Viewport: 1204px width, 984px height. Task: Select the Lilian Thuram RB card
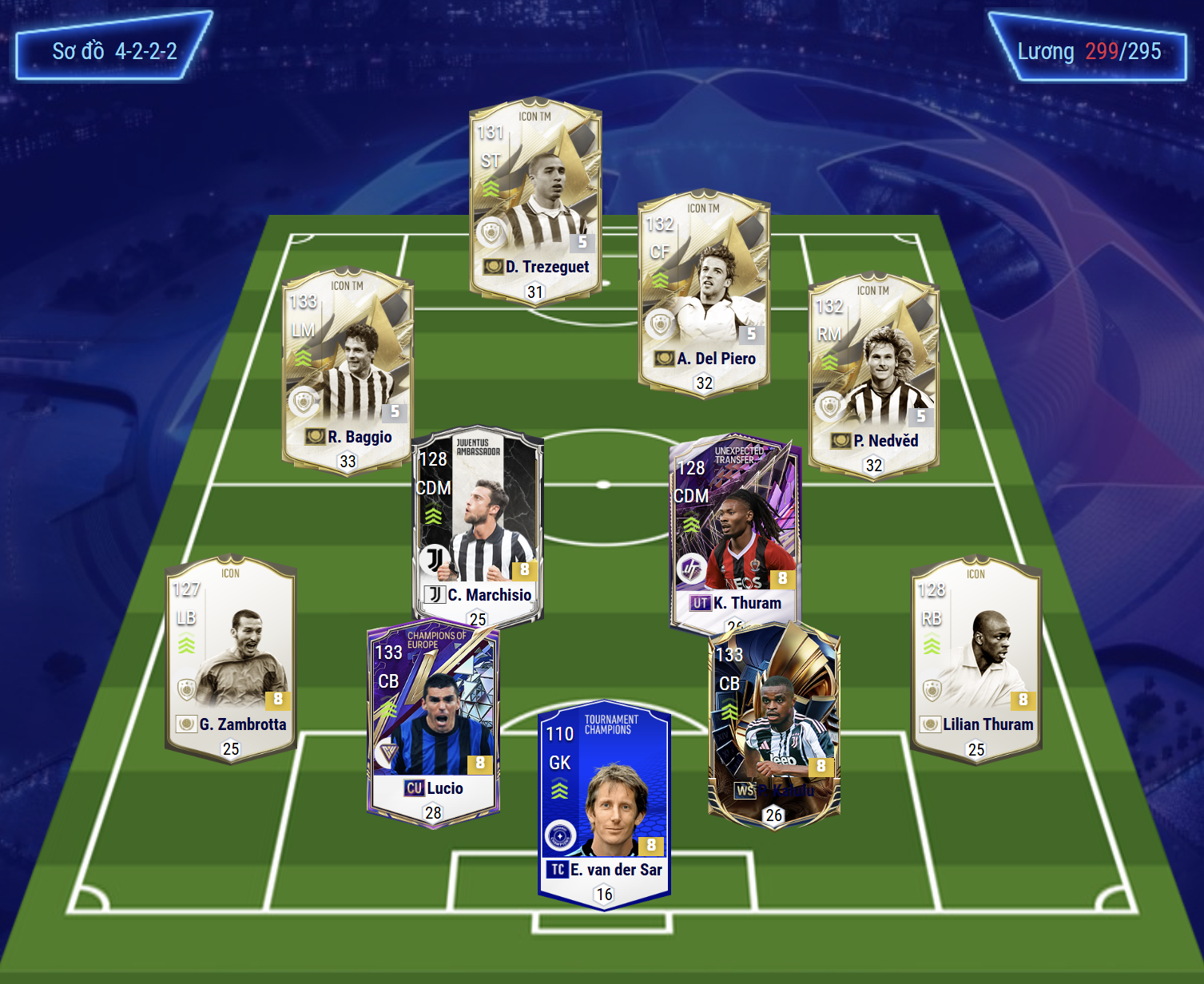click(x=976, y=659)
